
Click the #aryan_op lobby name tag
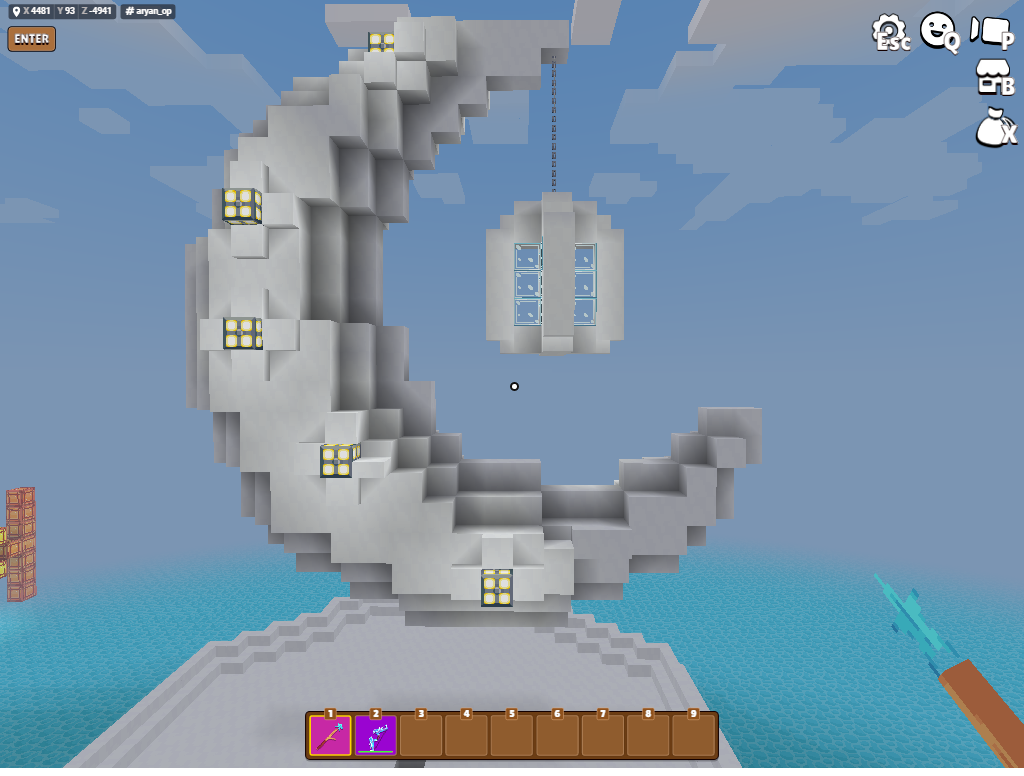pyautogui.click(x=148, y=12)
